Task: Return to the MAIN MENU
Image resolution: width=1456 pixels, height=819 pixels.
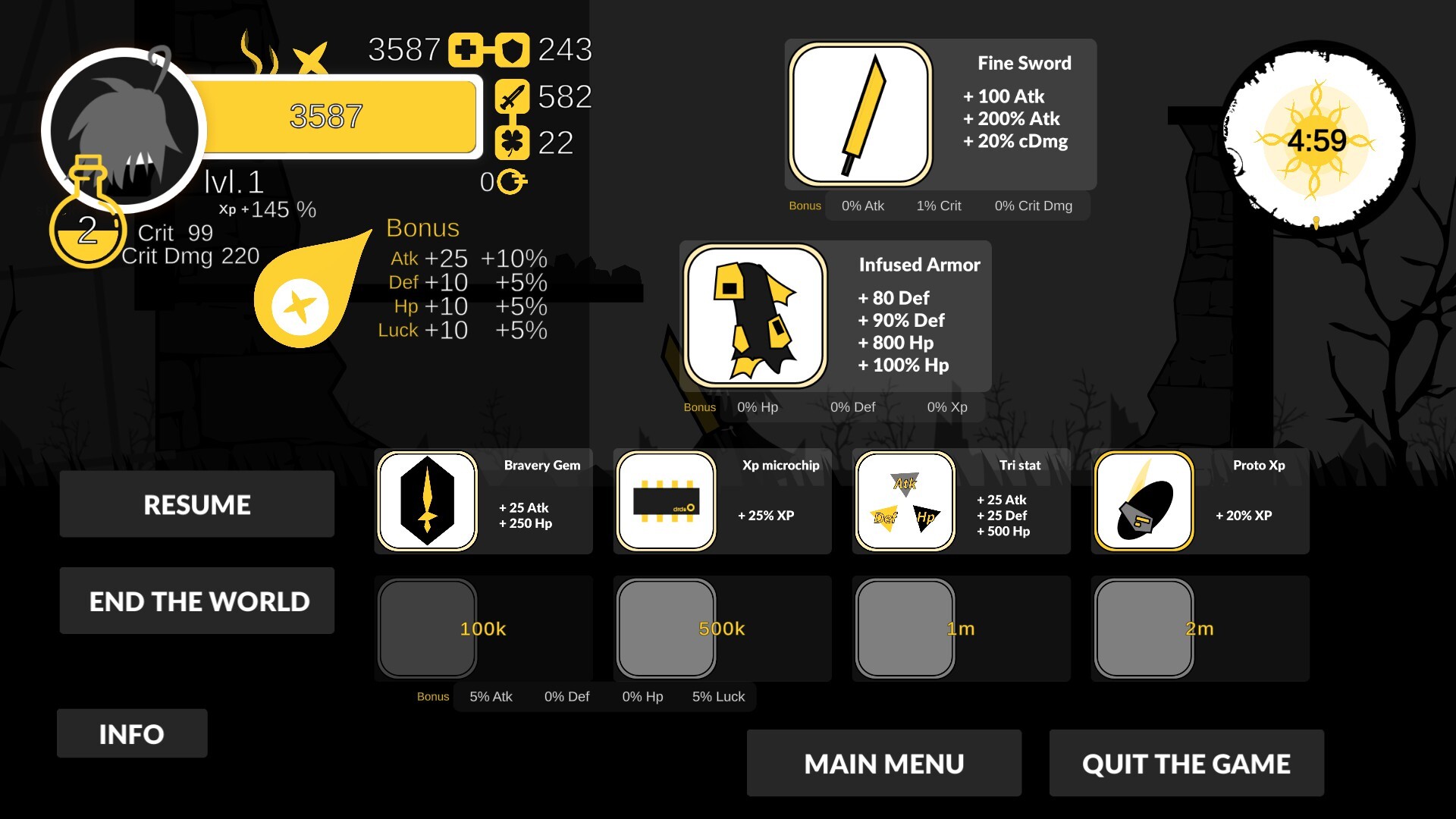Action: click(x=883, y=763)
